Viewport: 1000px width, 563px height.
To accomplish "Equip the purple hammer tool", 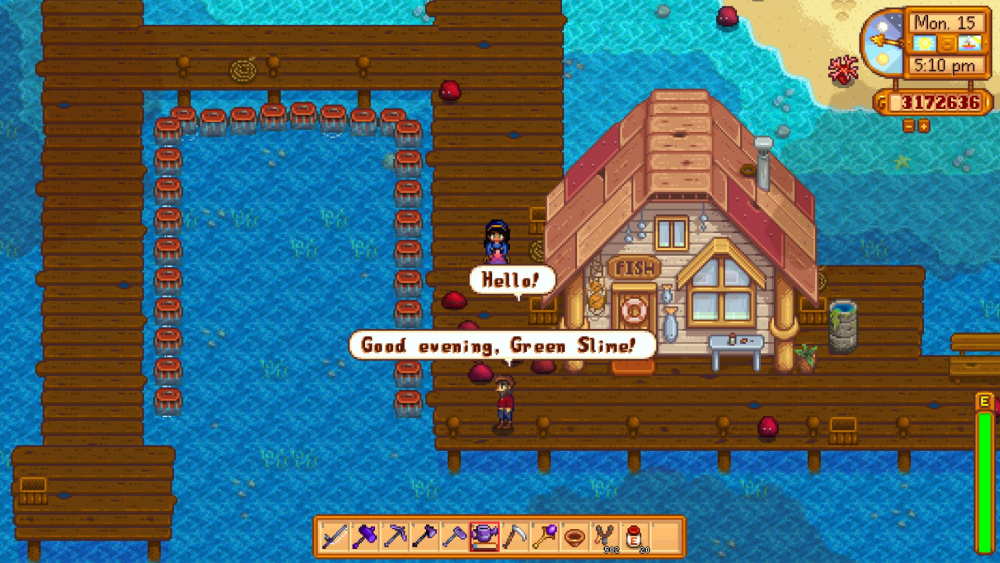I will (x=365, y=537).
